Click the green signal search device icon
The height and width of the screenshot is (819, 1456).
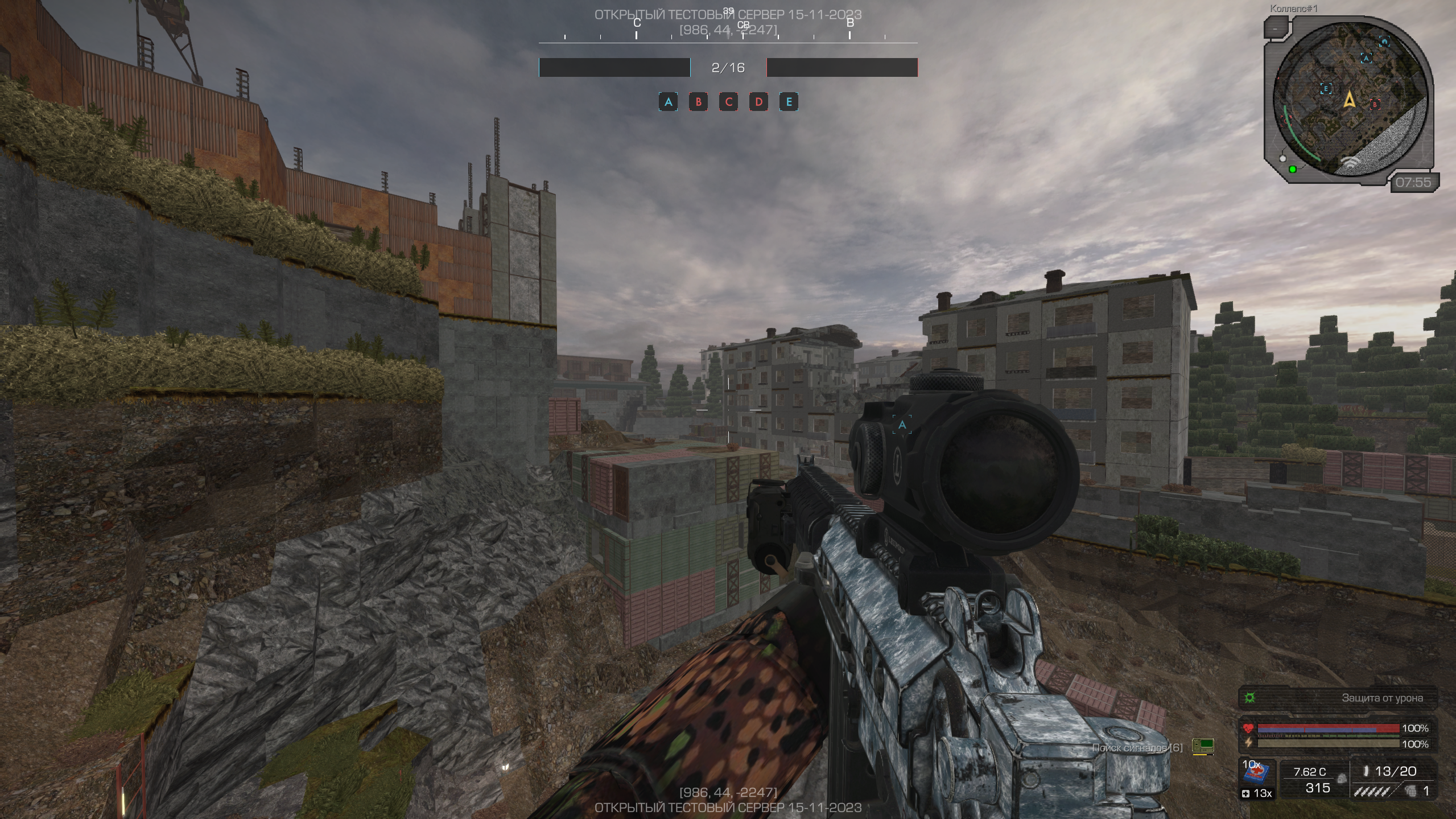pyautogui.click(x=1203, y=746)
